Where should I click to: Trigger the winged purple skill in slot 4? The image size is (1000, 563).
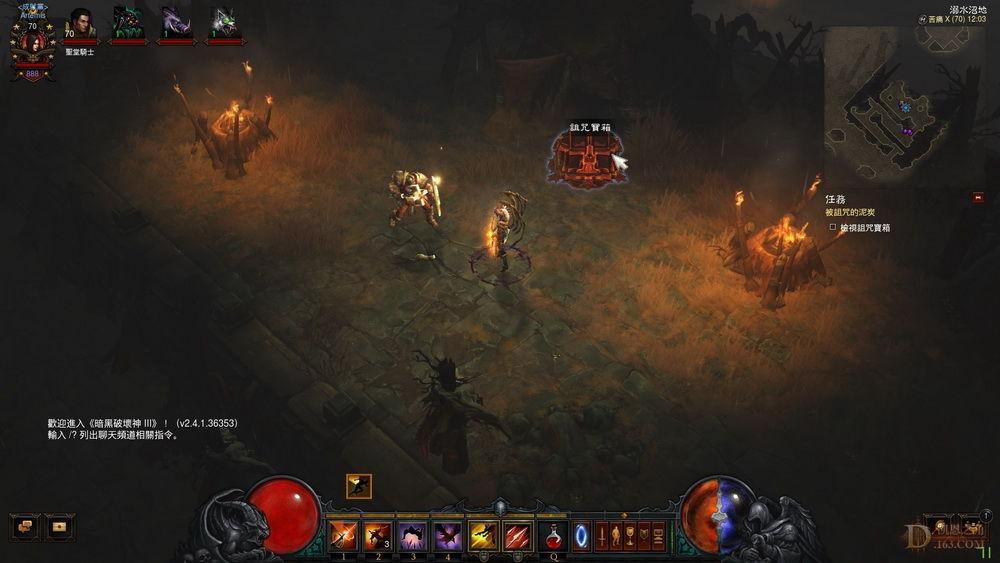(x=447, y=536)
